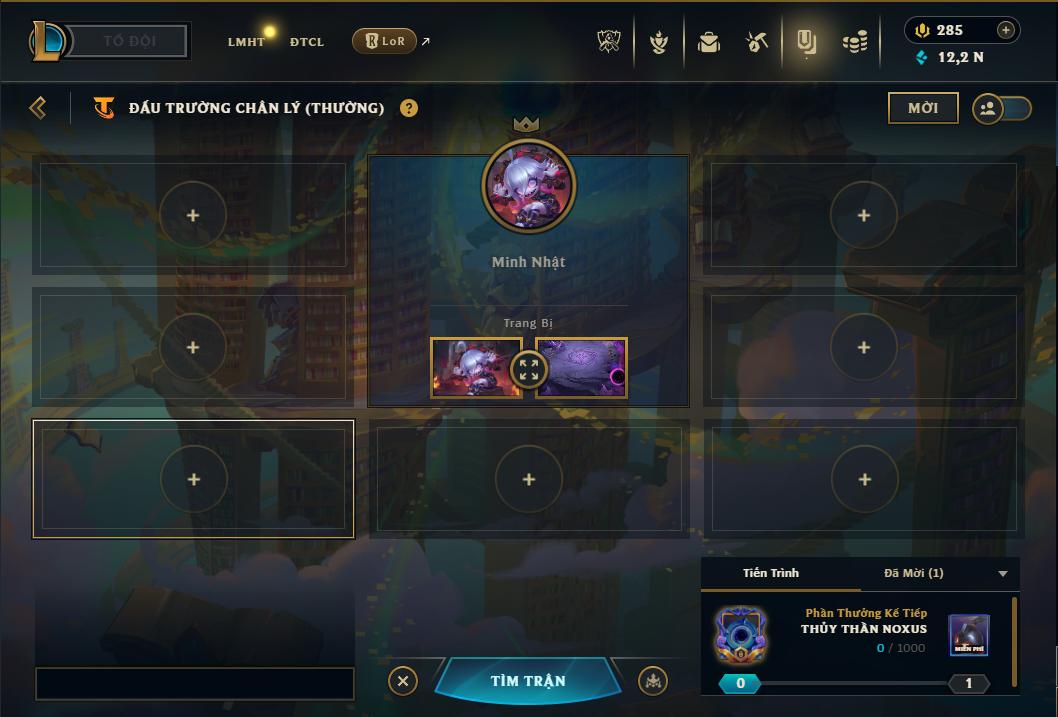
Task: Open the MỜI invite button
Action: point(922,108)
